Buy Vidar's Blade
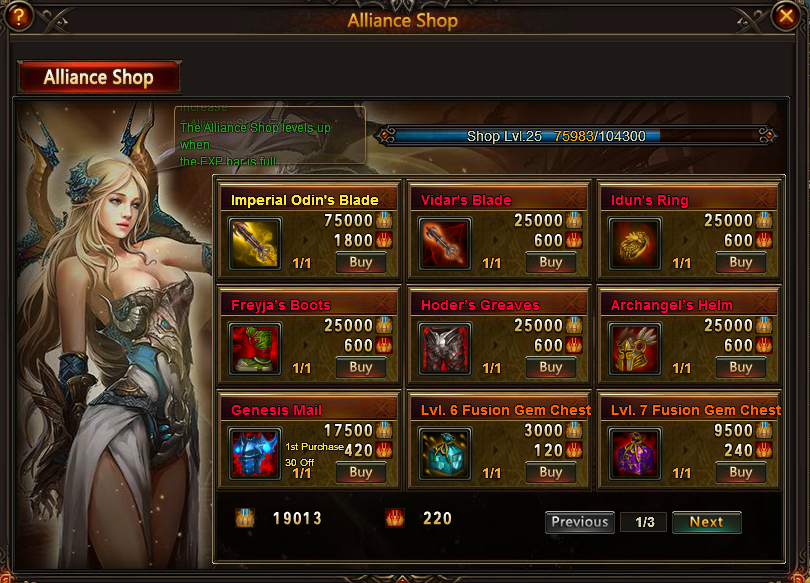The width and height of the screenshot is (810, 583). pos(551,262)
